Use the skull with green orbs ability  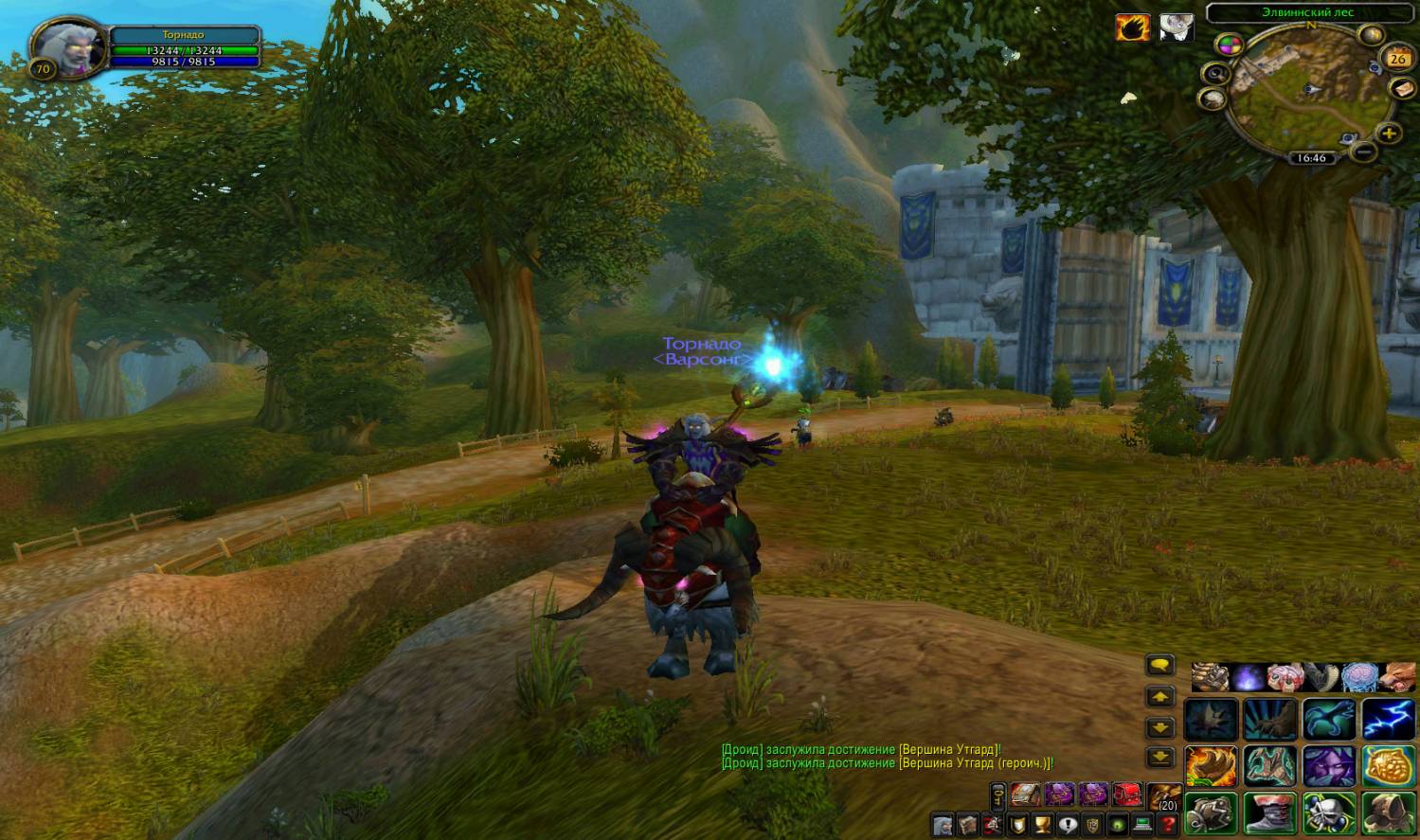tap(1329, 813)
